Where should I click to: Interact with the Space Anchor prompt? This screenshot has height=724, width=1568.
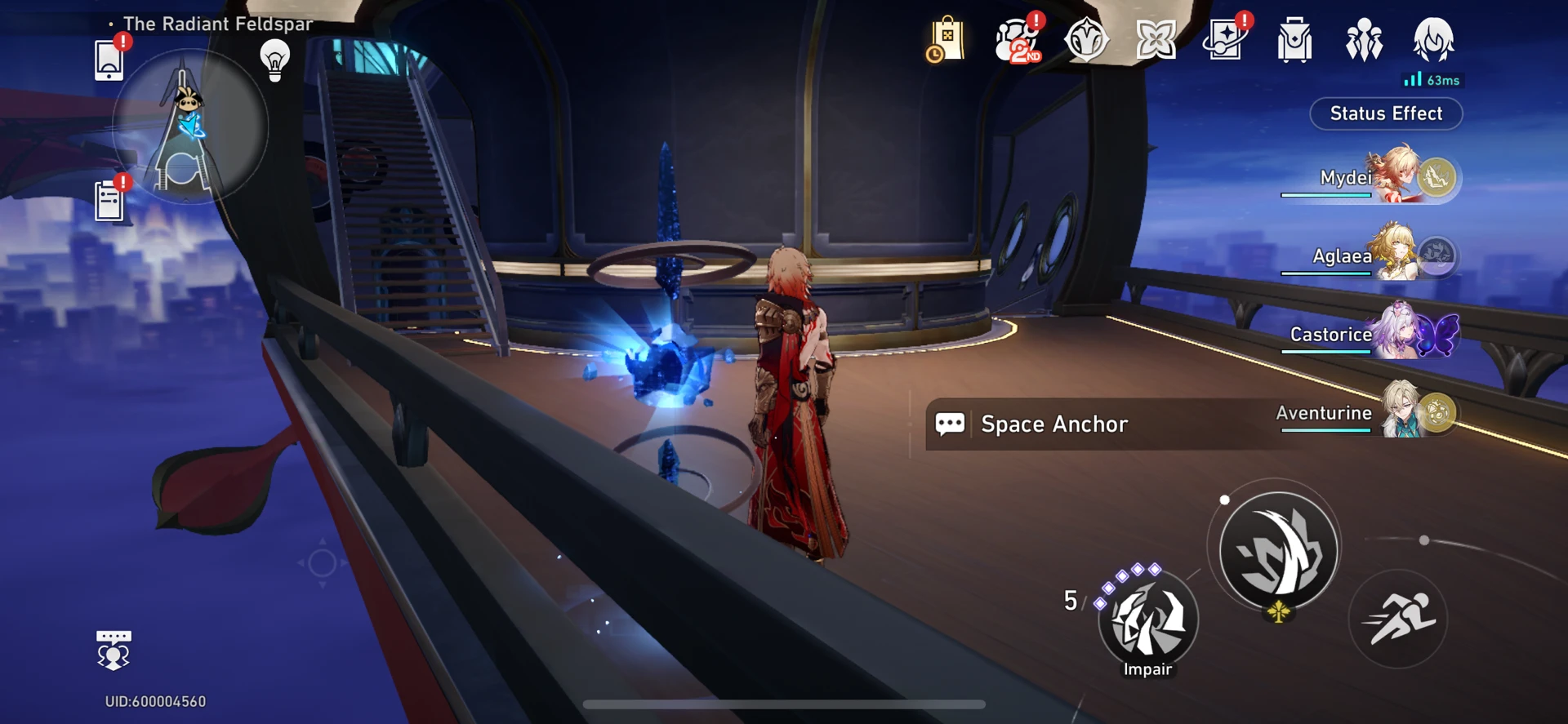[x=1055, y=424]
